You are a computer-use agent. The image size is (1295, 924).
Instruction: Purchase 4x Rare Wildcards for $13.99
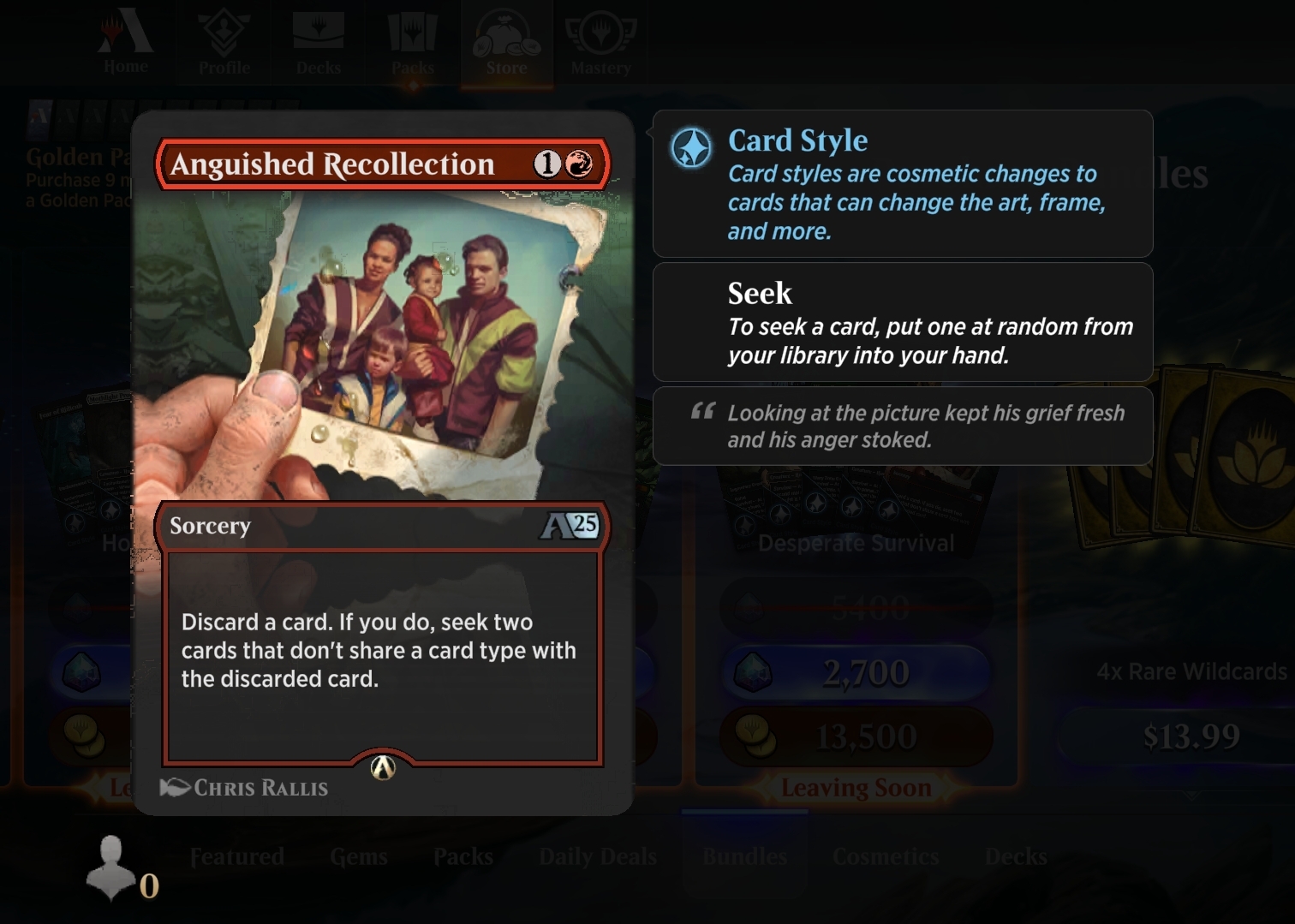point(1191,736)
